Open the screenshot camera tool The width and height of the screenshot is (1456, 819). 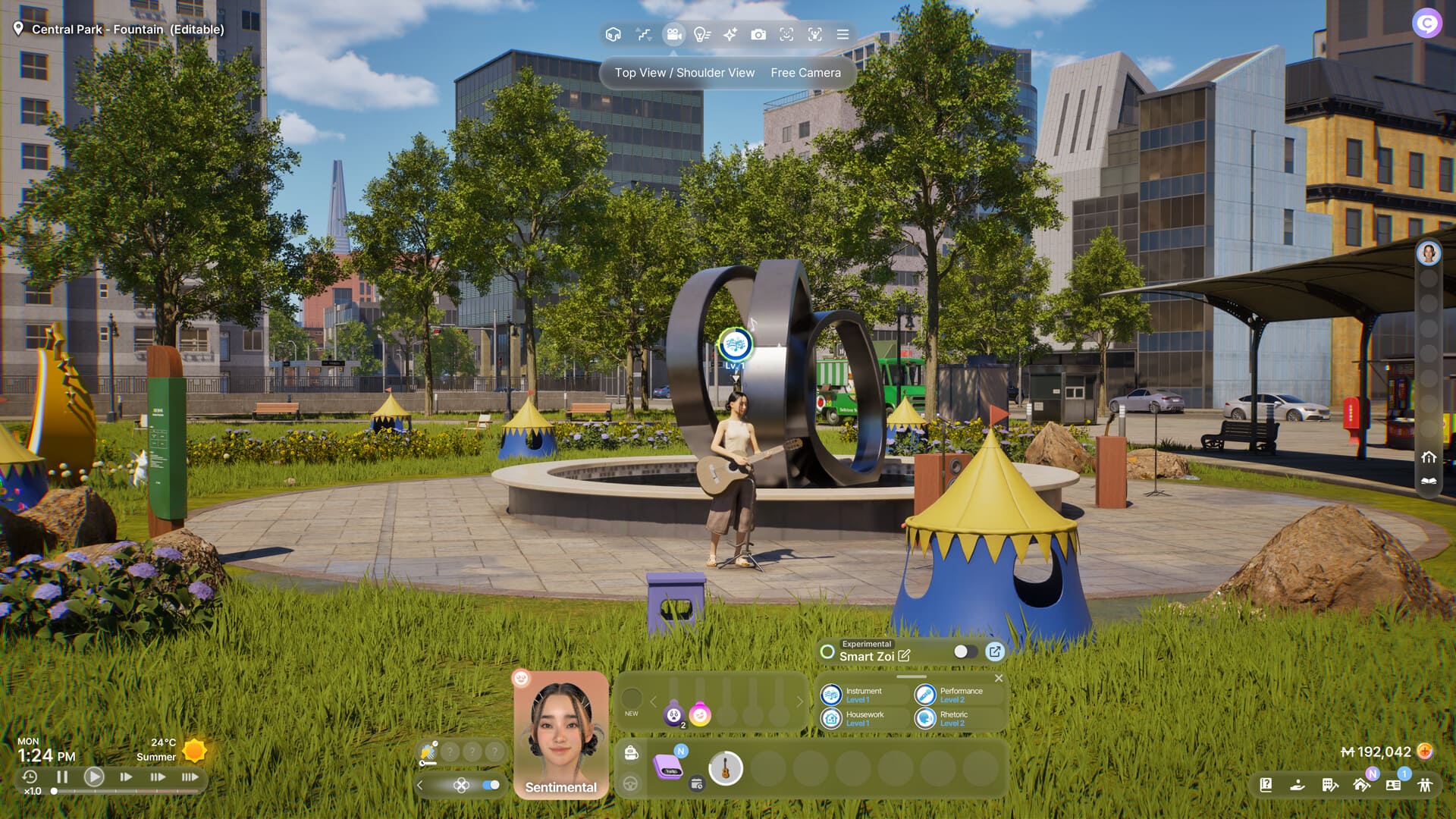tap(758, 35)
